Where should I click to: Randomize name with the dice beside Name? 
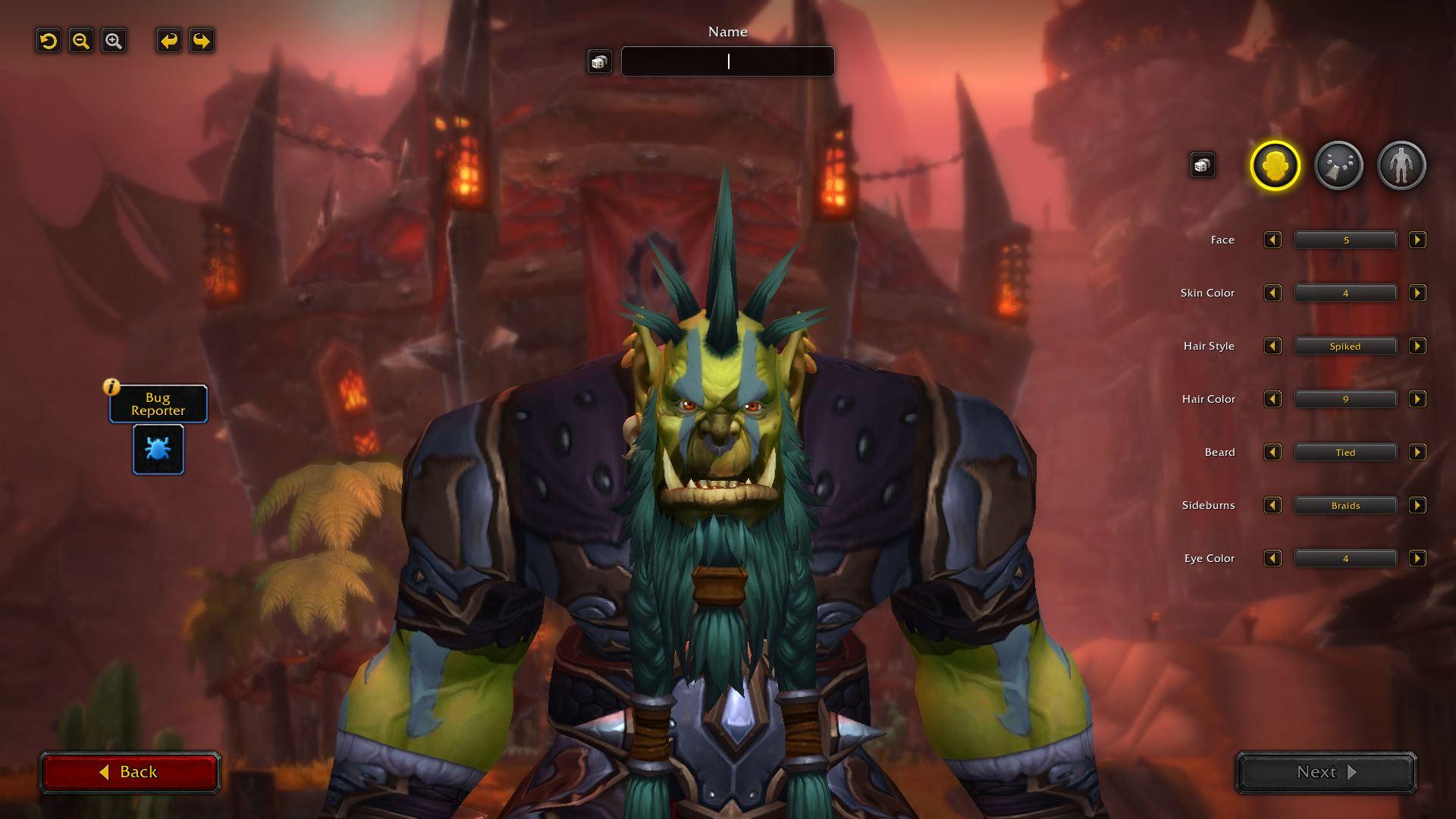coord(599,61)
